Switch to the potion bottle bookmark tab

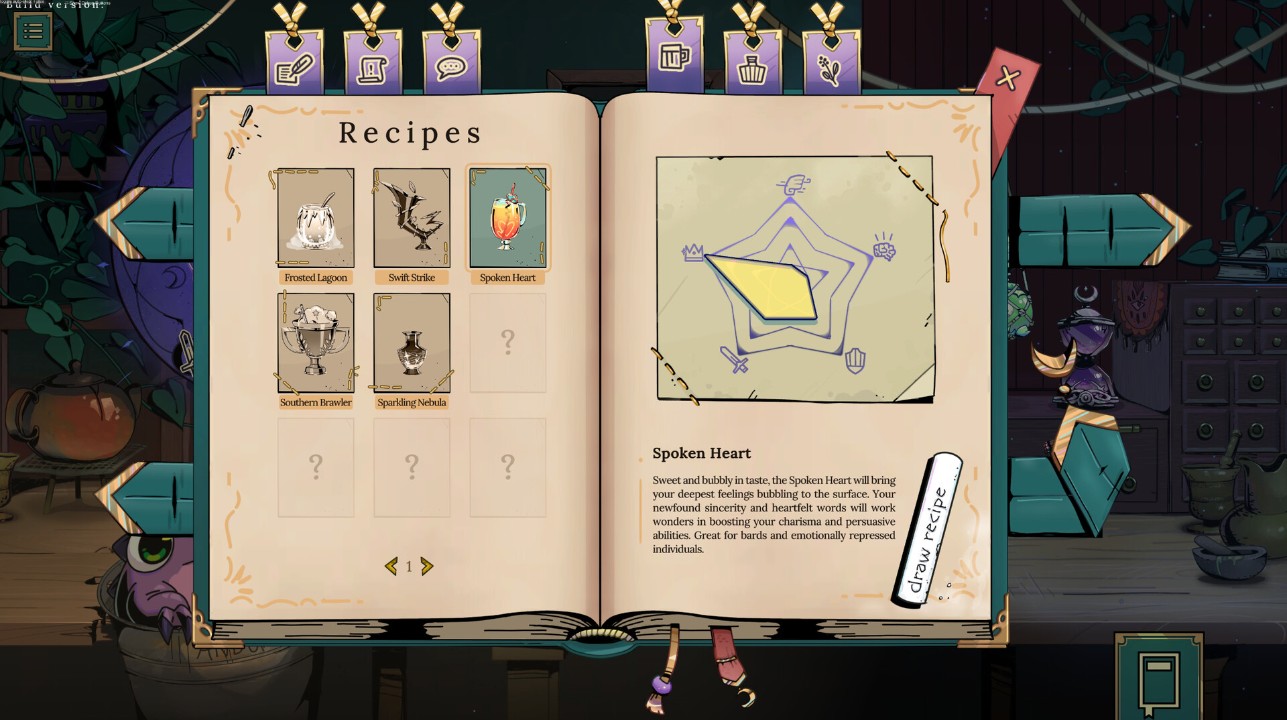coord(753,64)
